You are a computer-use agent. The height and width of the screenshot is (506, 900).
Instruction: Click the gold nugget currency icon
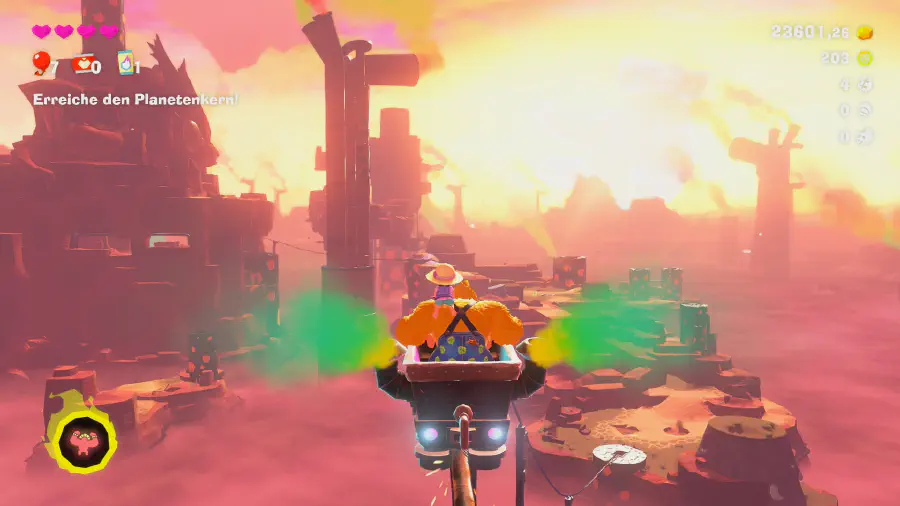point(865,32)
